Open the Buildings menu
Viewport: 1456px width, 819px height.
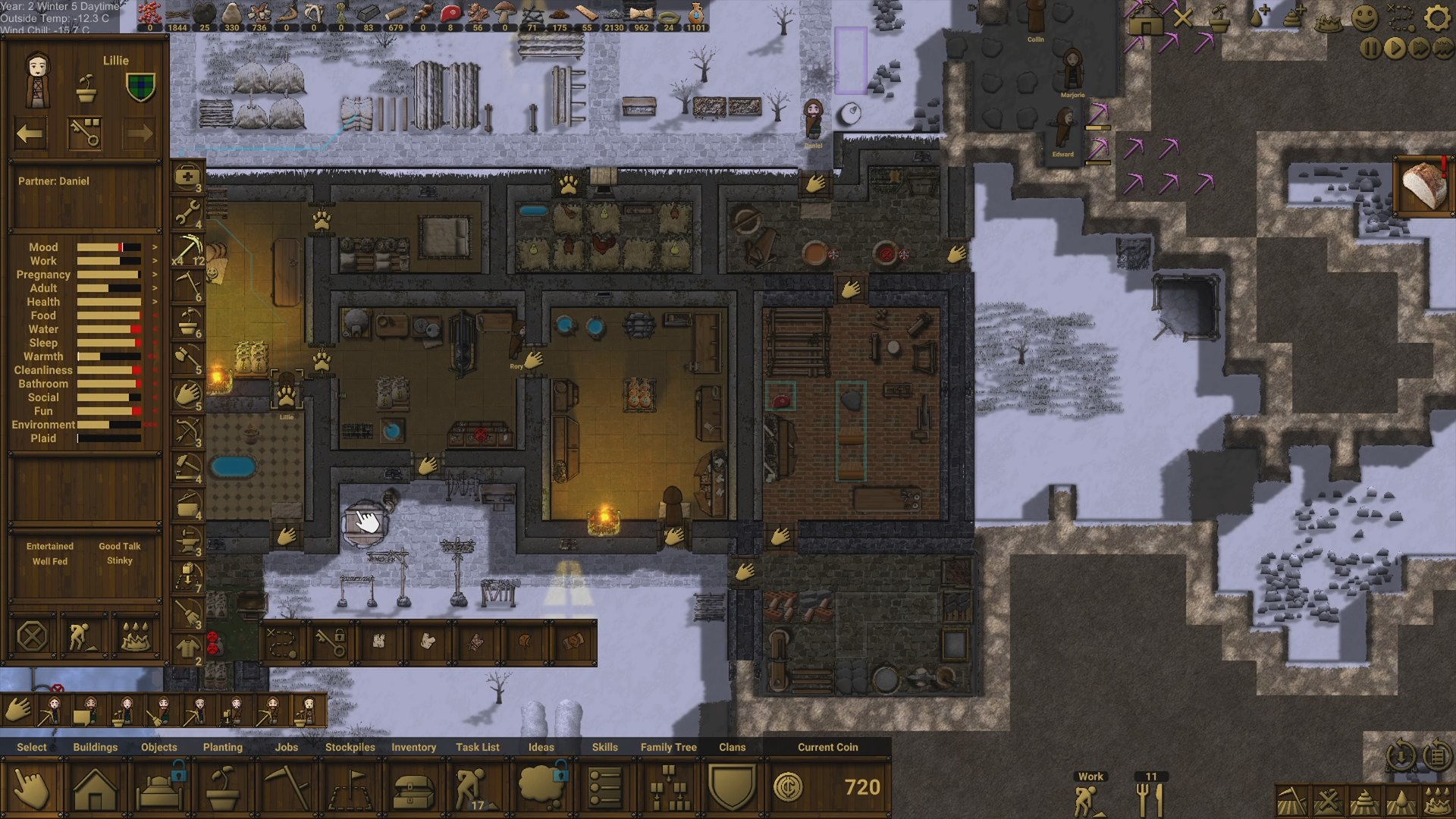(x=95, y=788)
